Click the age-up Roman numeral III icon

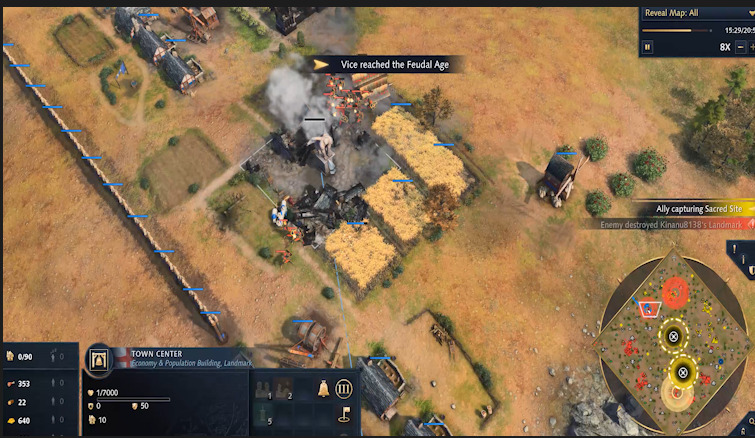(344, 388)
